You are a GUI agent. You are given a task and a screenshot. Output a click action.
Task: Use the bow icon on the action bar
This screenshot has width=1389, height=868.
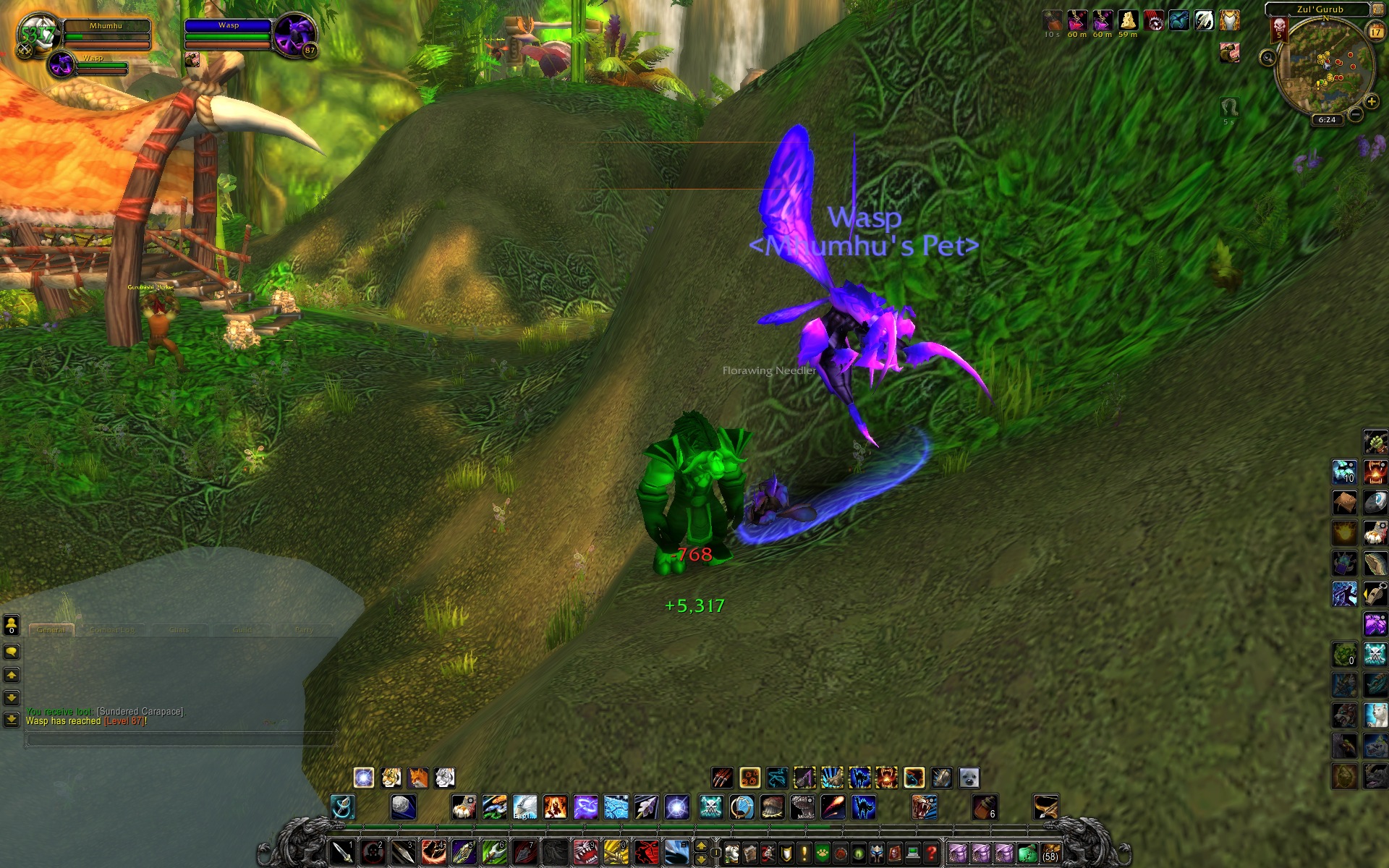point(1046,807)
